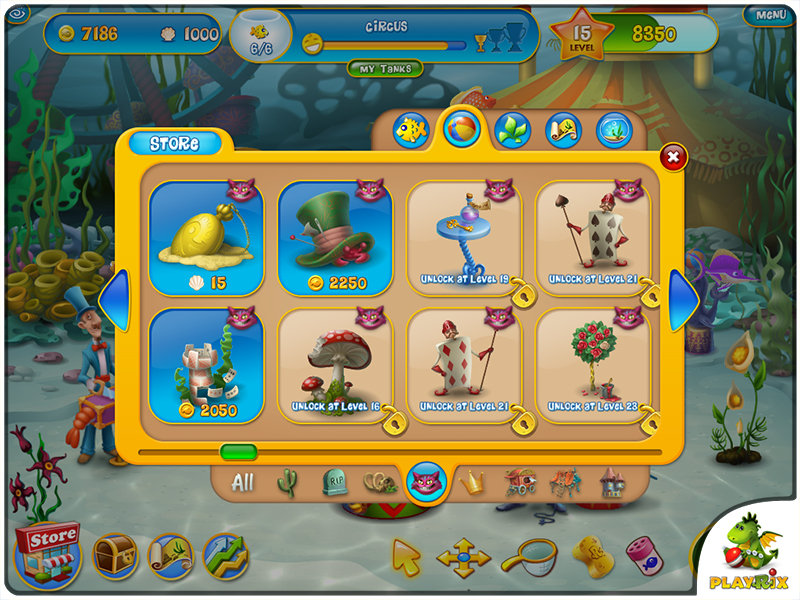The image size is (800, 600).
Task: Close the Store window
Action: pos(673,157)
